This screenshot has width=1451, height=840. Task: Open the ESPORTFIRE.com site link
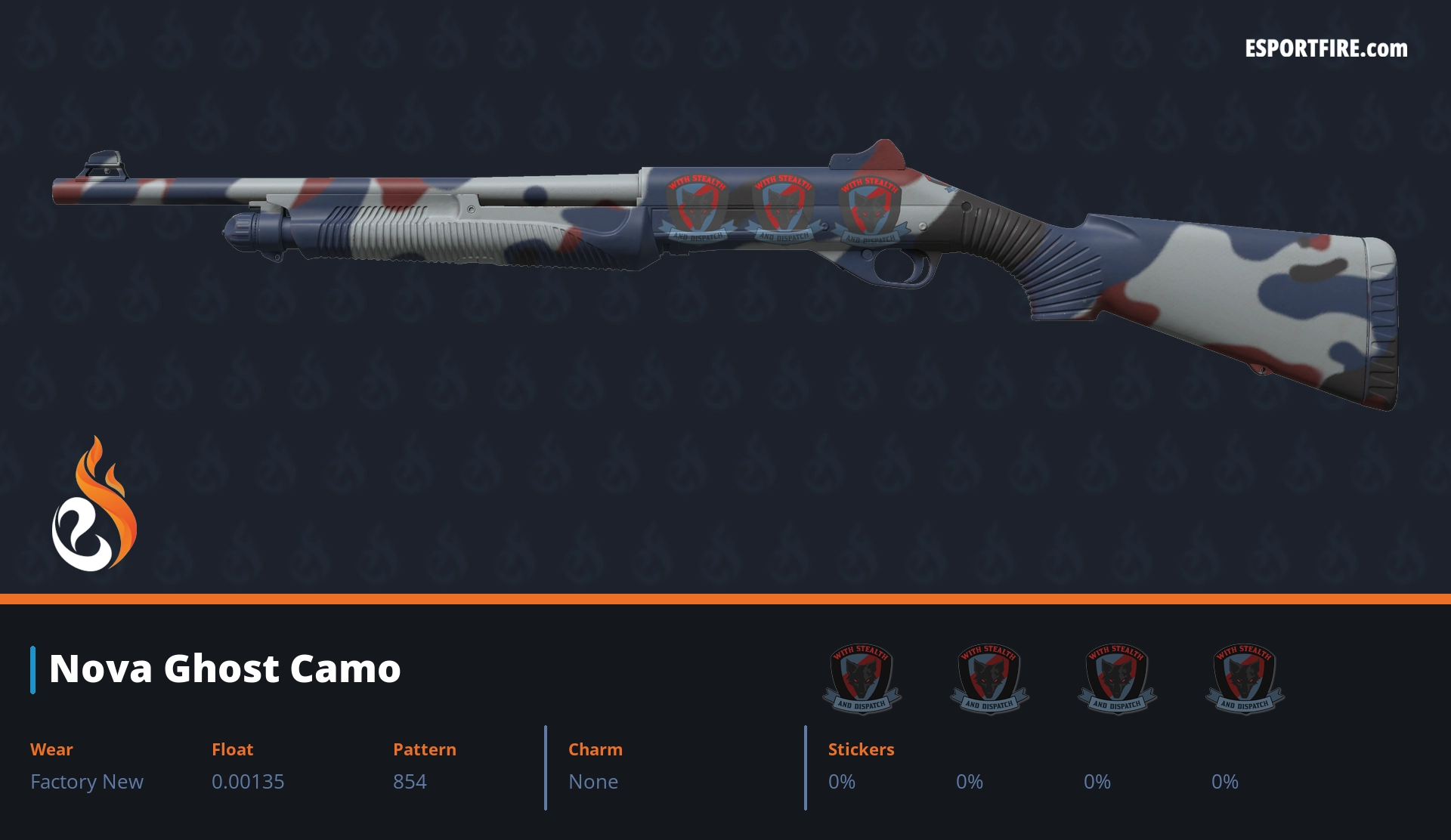click(1326, 49)
